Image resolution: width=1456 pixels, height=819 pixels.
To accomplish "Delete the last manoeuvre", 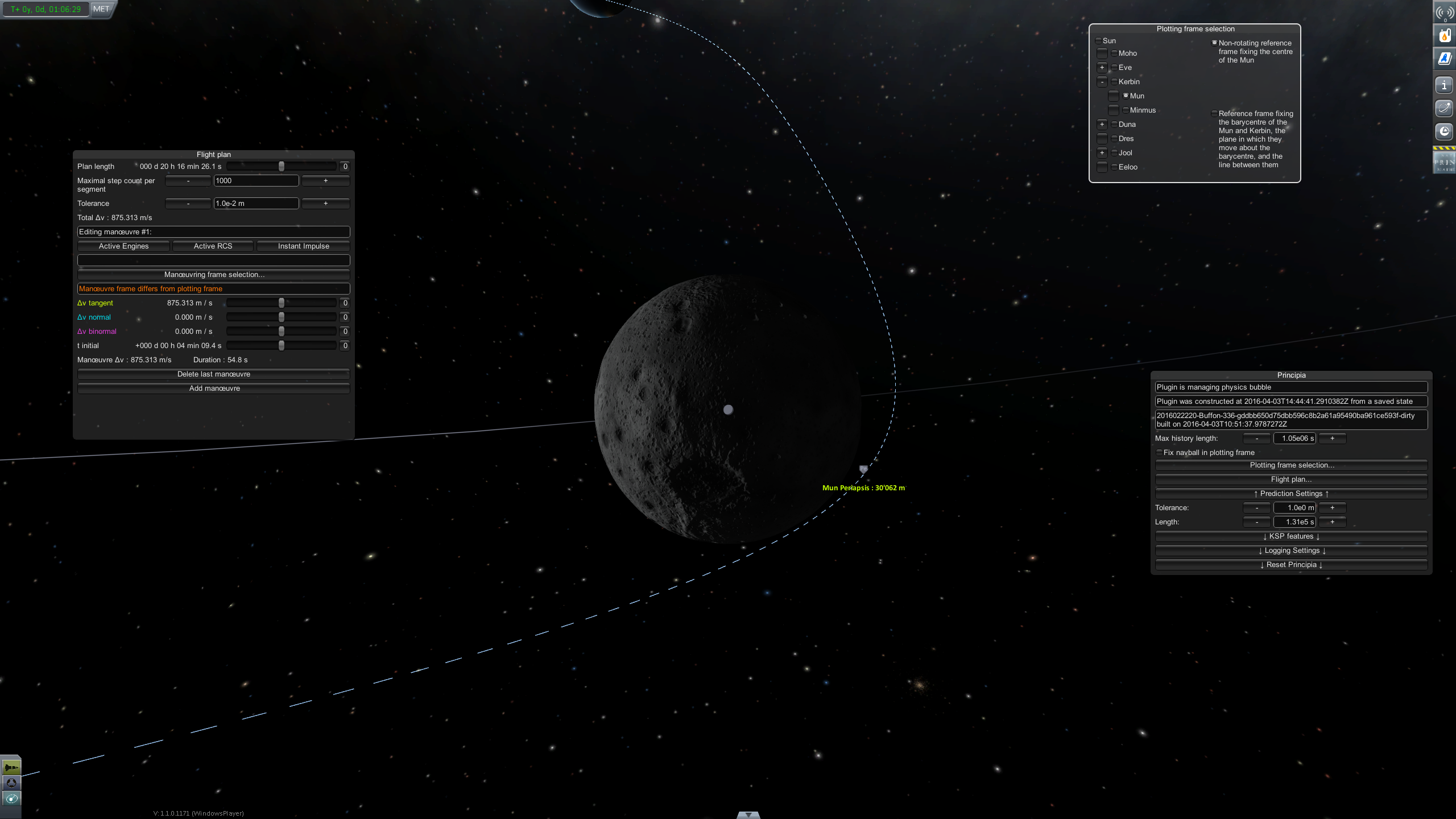I will click(x=214, y=374).
